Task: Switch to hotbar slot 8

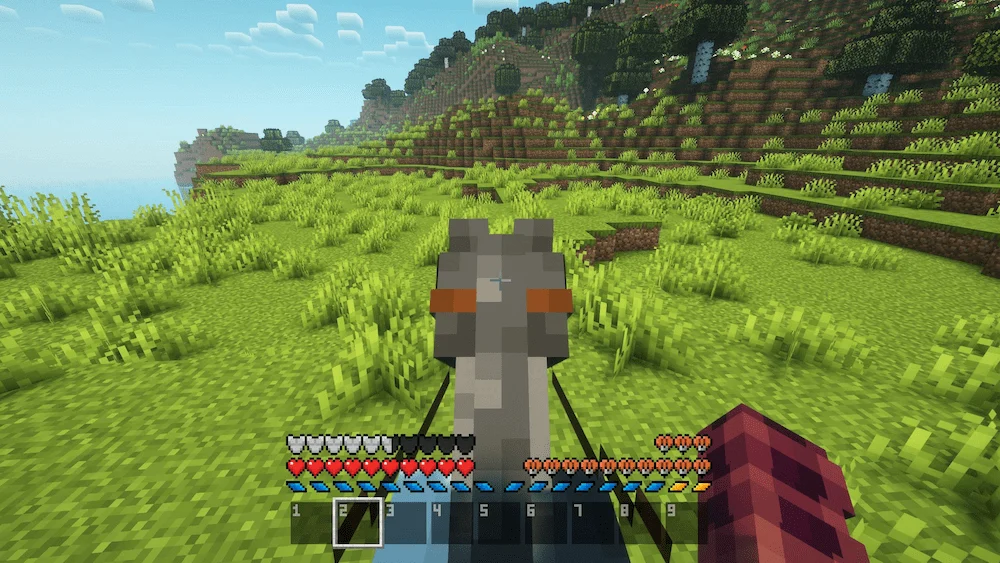Action: pos(640,523)
